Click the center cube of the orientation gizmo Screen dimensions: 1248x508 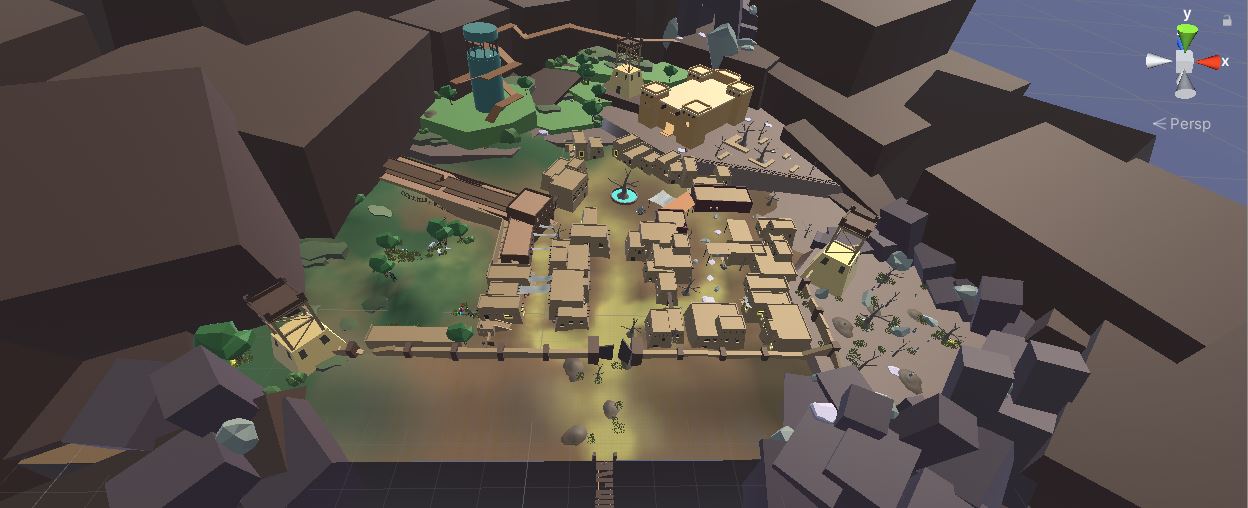pyautogui.click(x=1185, y=62)
